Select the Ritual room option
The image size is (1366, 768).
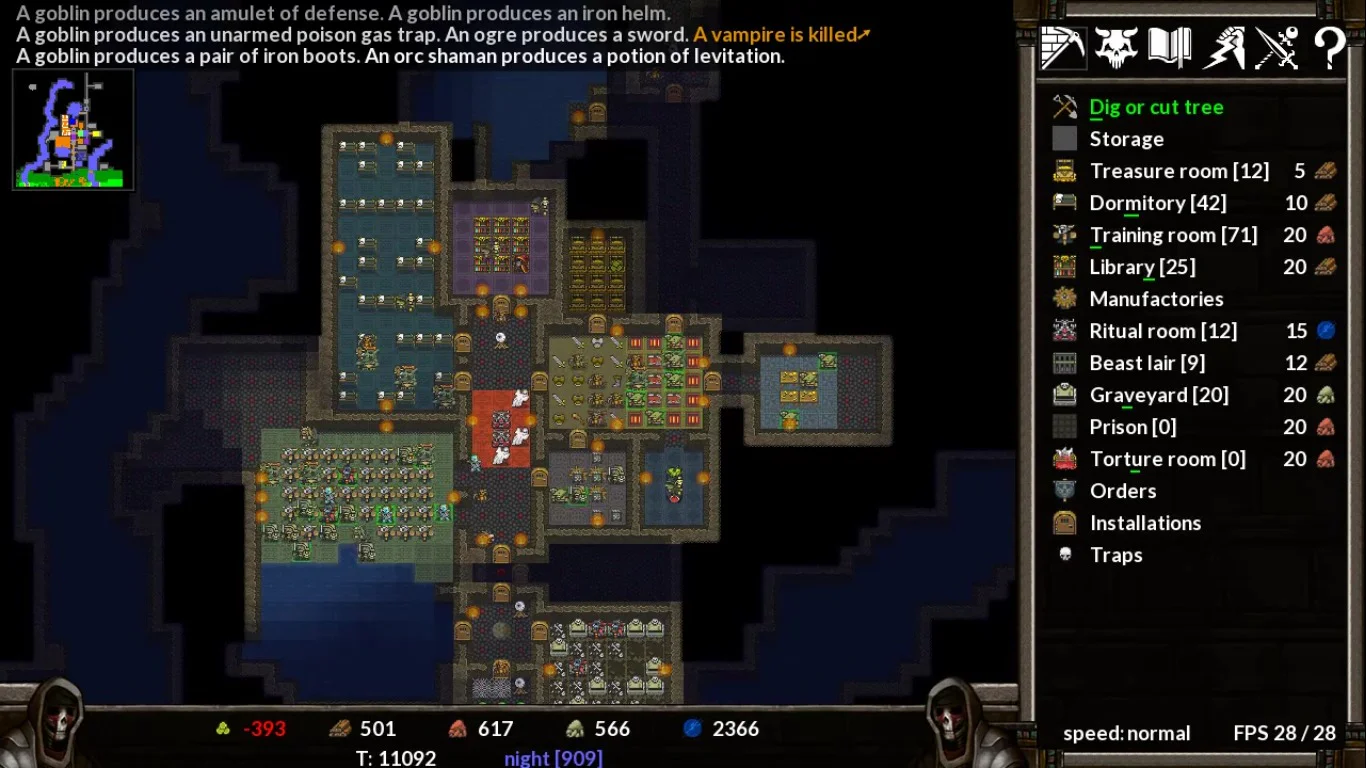pyautogui.click(x=1162, y=331)
